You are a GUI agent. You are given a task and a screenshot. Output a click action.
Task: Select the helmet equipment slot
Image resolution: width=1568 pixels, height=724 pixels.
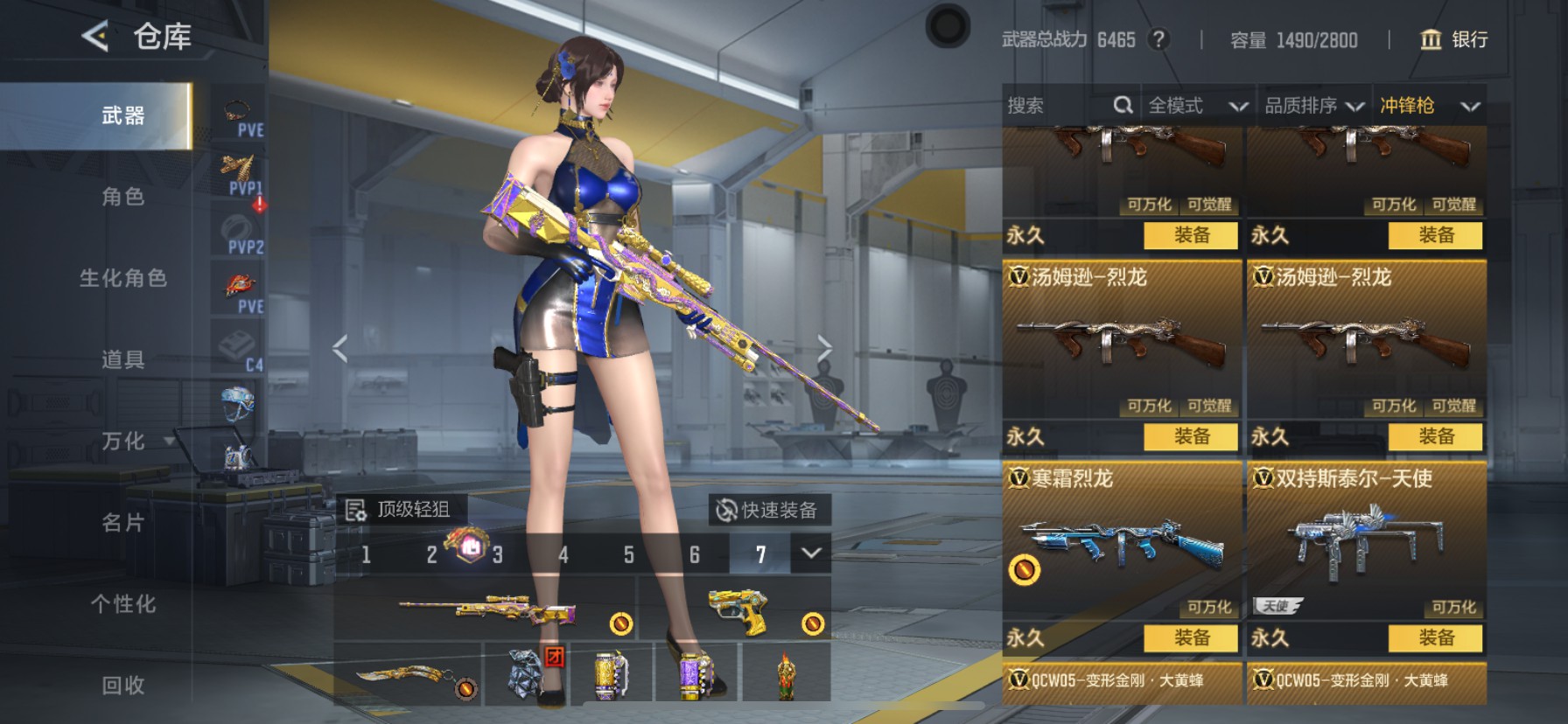click(237, 402)
